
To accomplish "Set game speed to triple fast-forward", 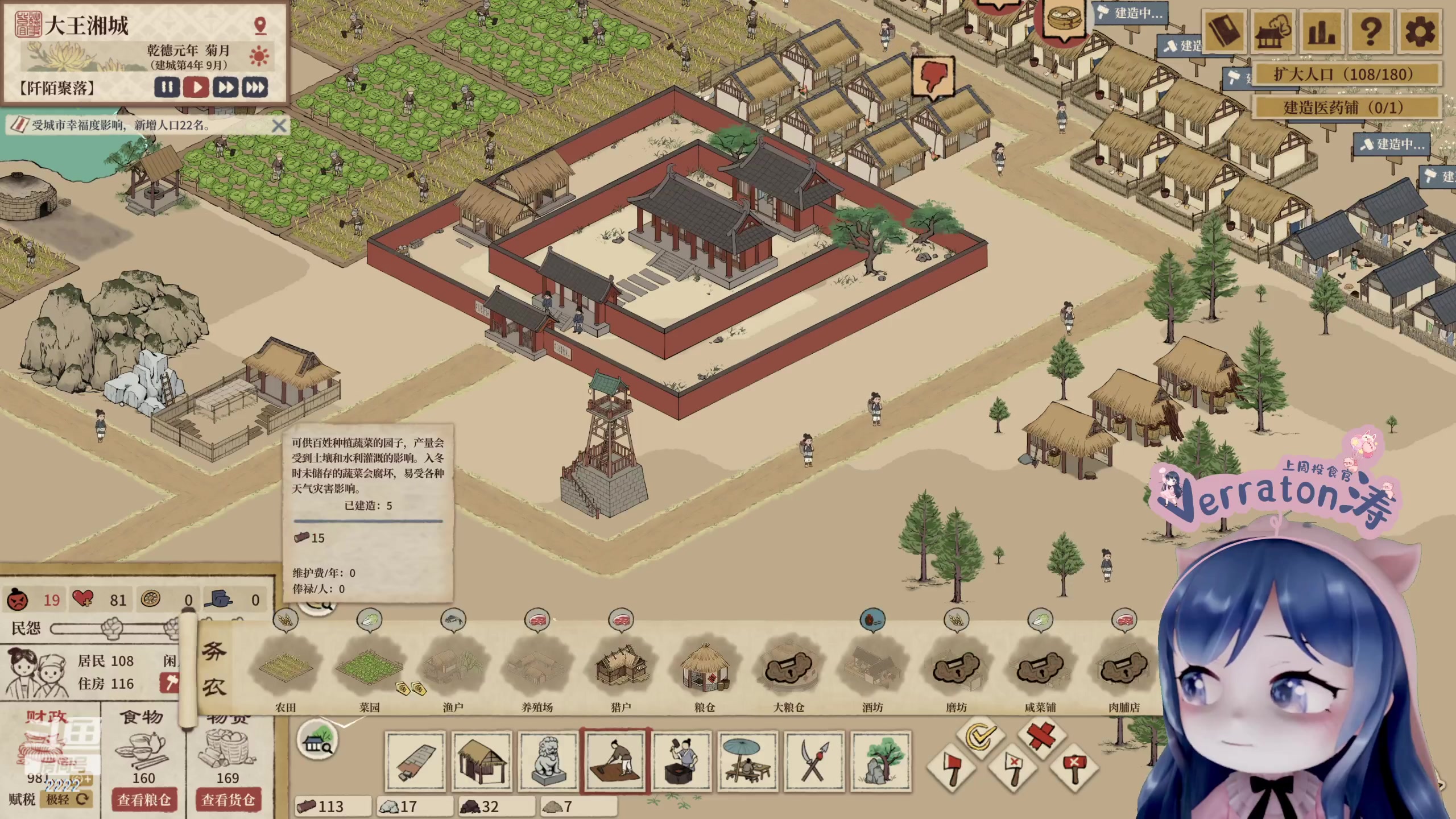I will coord(255,88).
